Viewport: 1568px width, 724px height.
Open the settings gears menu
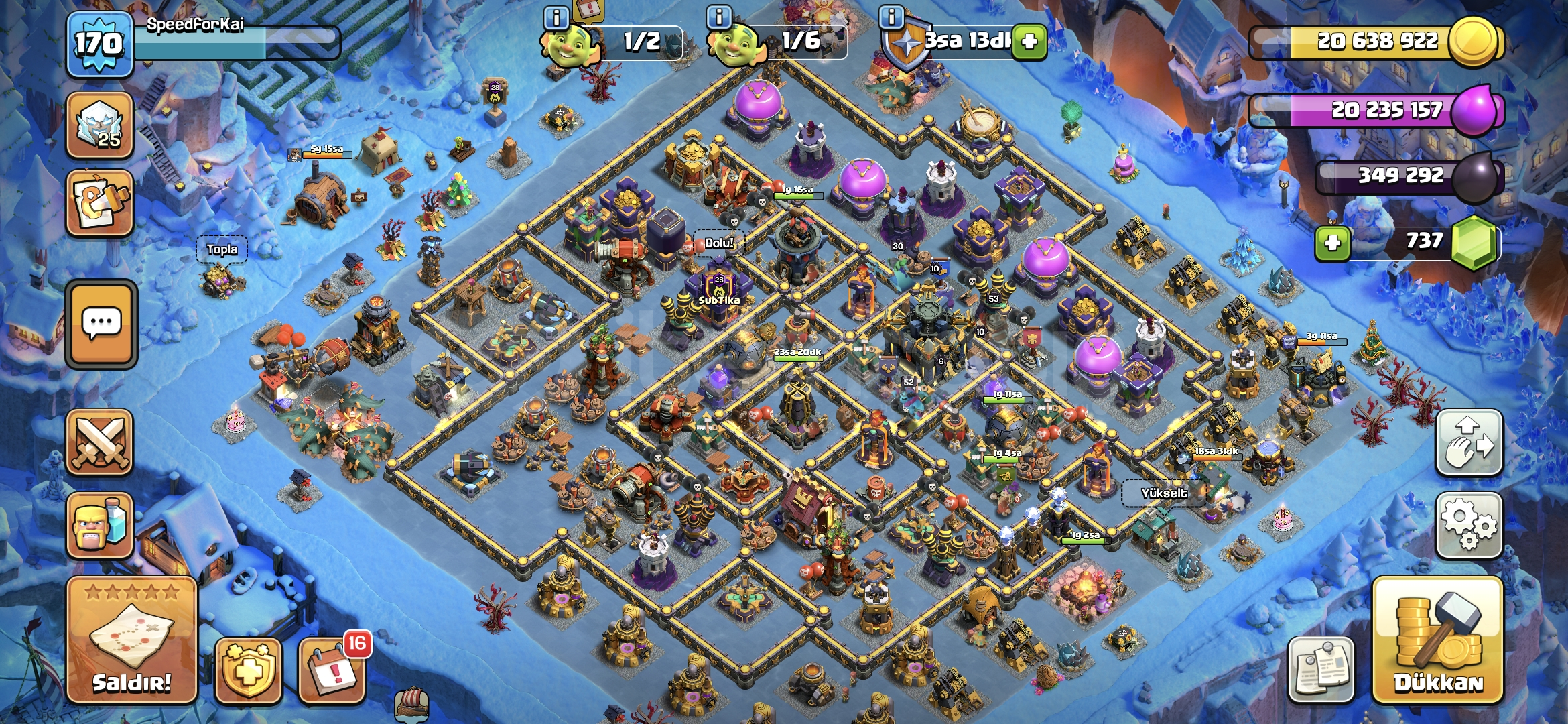(1469, 525)
